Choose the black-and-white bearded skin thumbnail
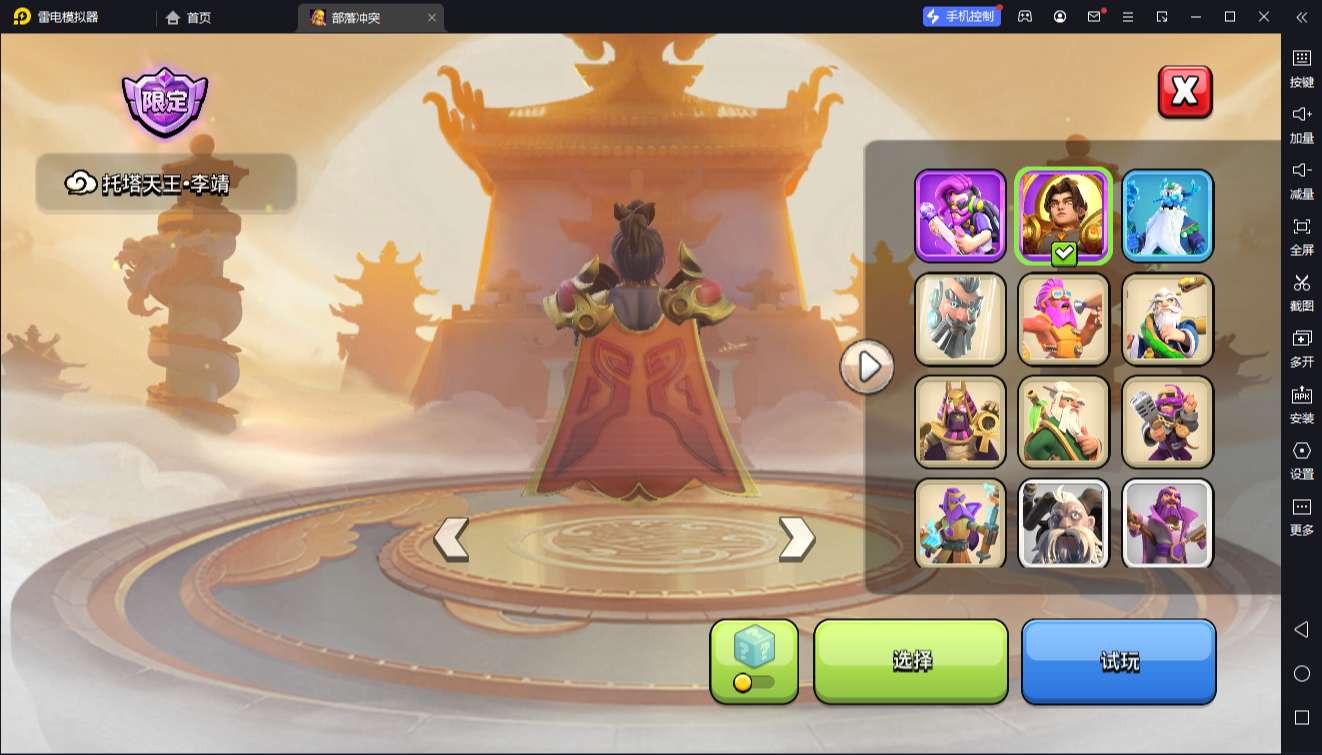The width and height of the screenshot is (1322, 755). pos(1064,524)
